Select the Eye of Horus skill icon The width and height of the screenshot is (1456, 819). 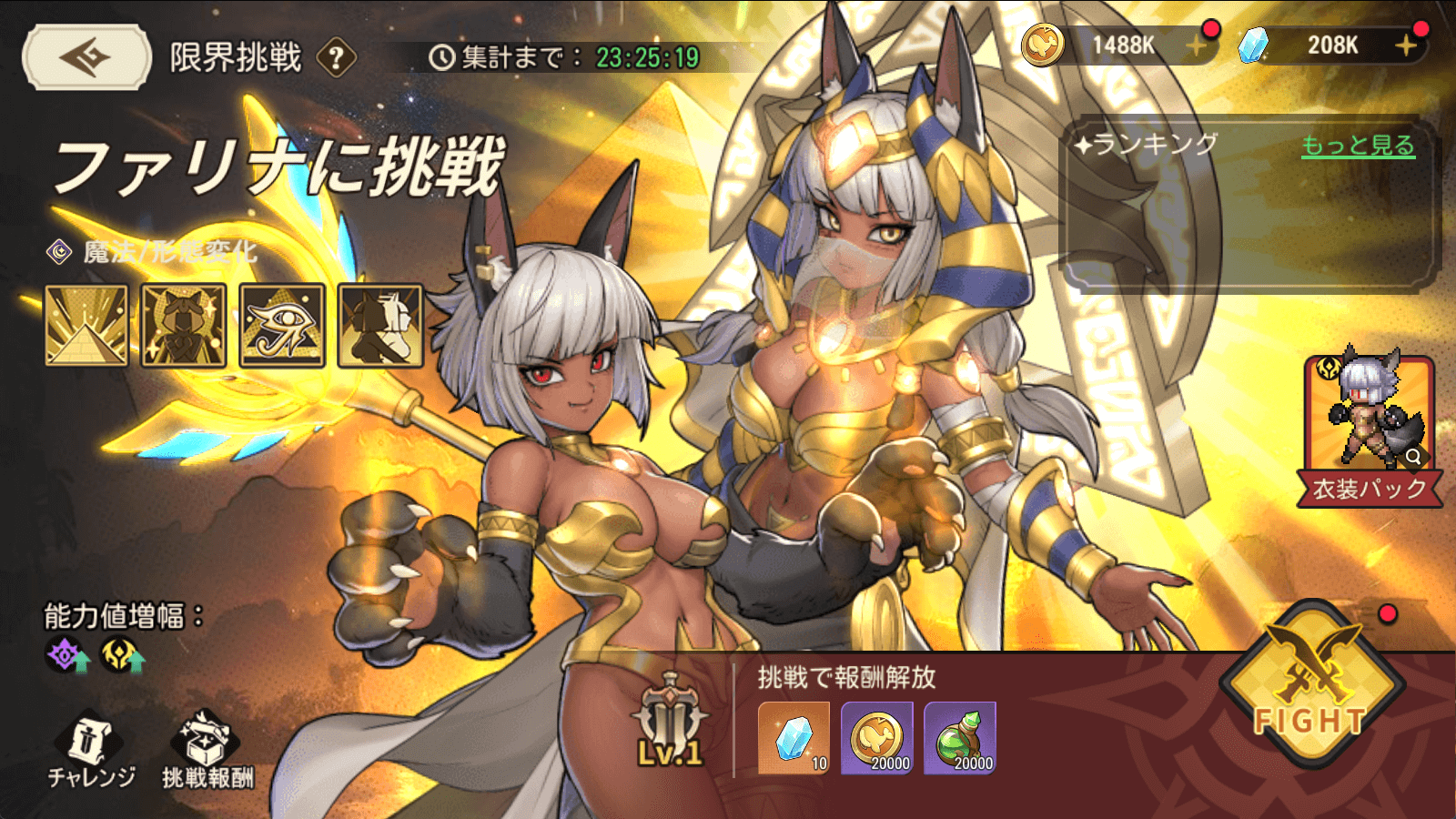point(282,325)
